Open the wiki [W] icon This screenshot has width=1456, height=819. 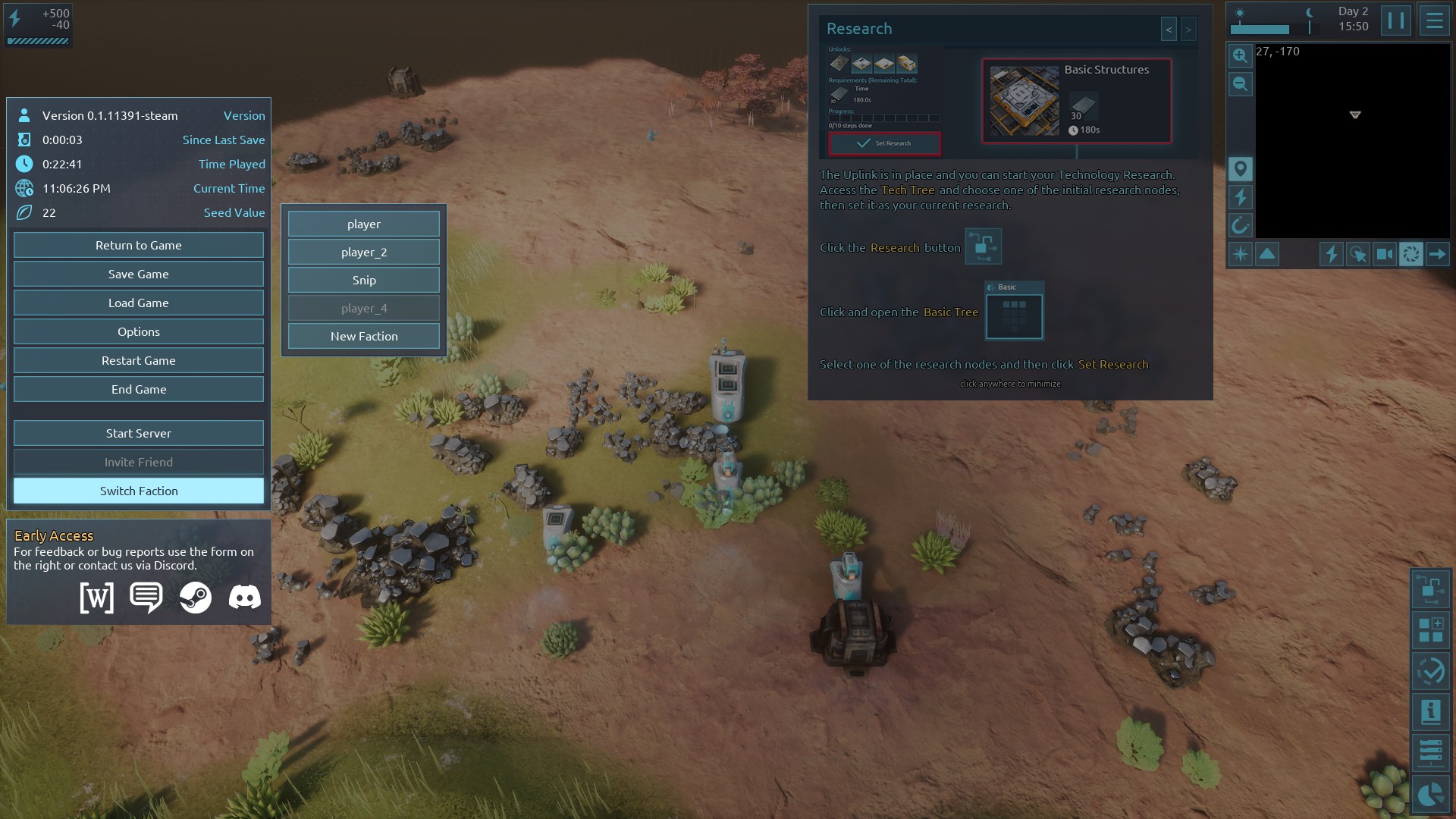(97, 598)
